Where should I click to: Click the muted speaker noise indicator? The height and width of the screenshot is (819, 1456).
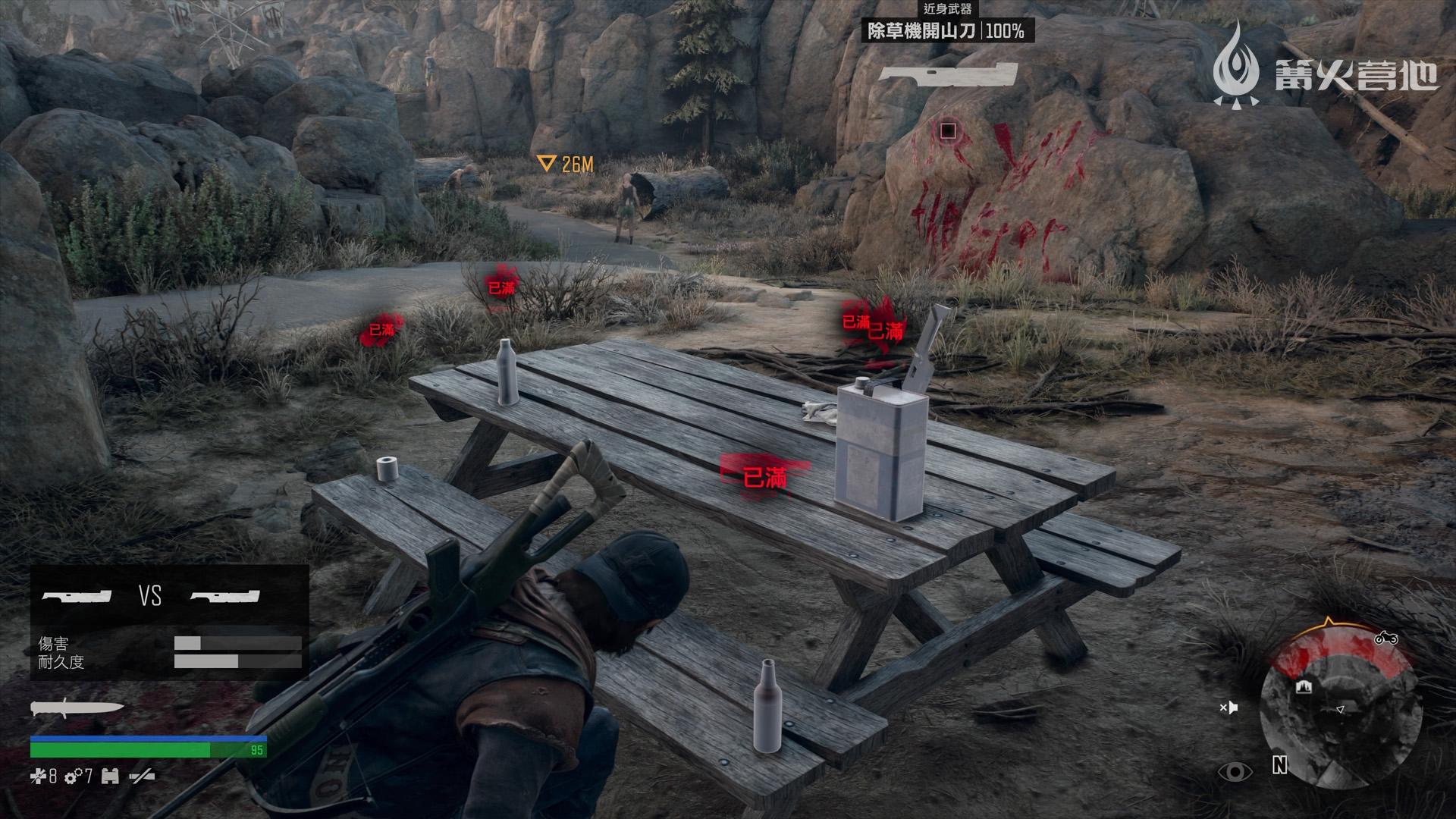[1228, 708]
